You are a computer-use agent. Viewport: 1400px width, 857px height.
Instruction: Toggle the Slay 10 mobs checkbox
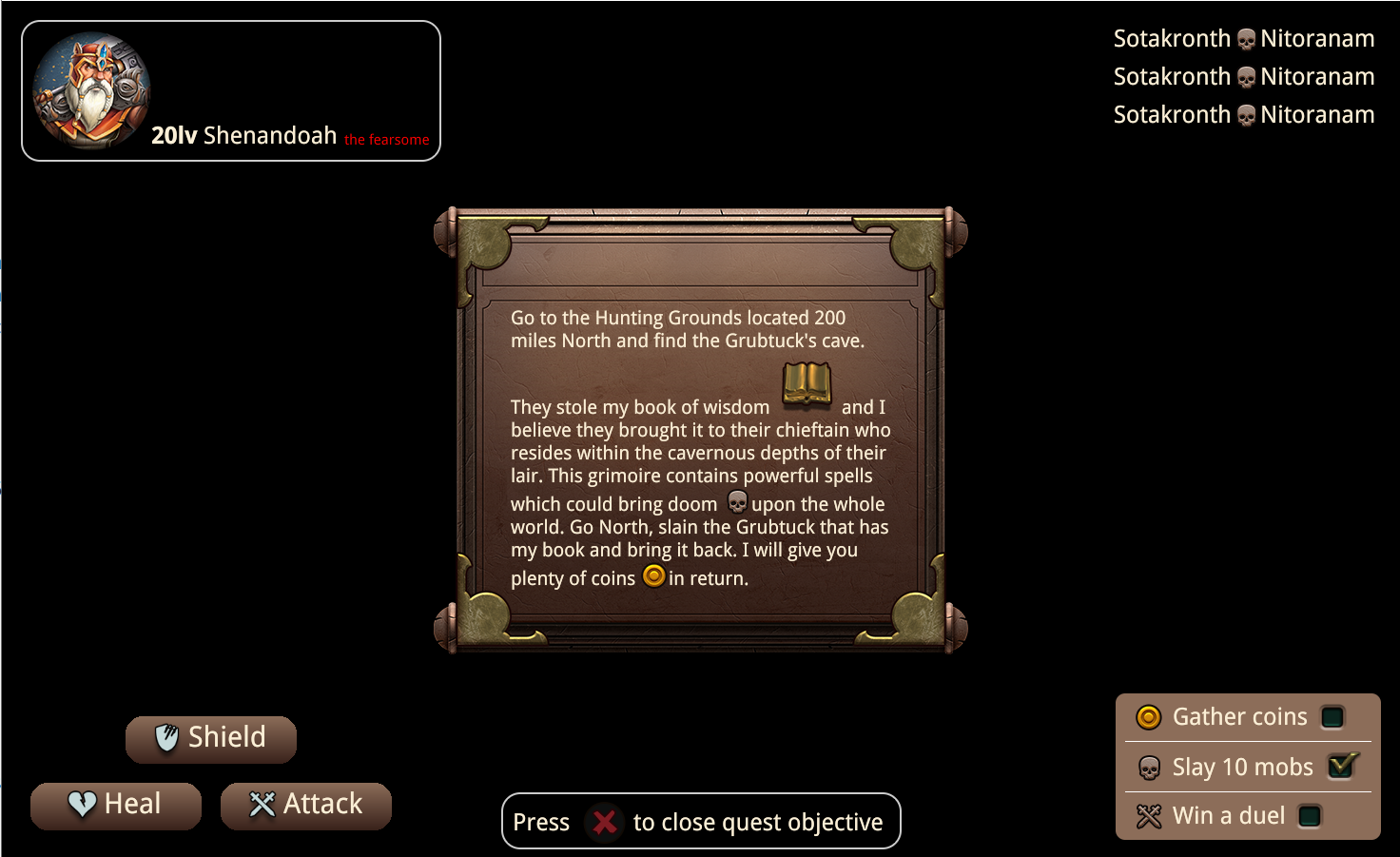click(x=1341, y=766)
